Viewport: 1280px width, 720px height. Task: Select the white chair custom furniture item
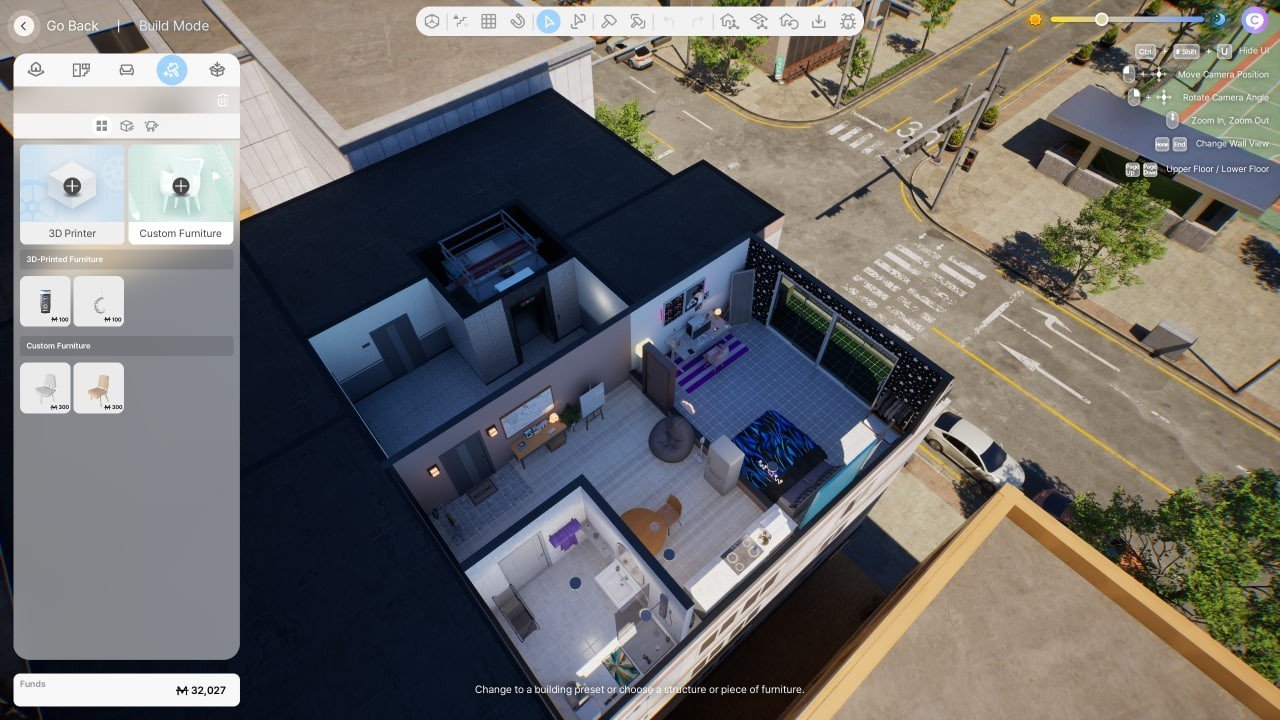click(46, 388)
